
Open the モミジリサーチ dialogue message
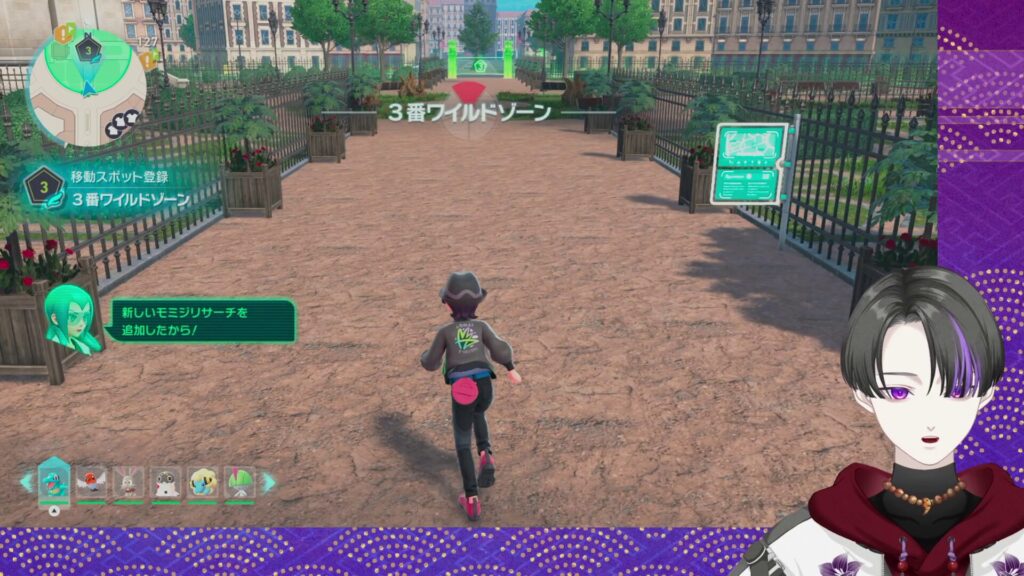201,321
